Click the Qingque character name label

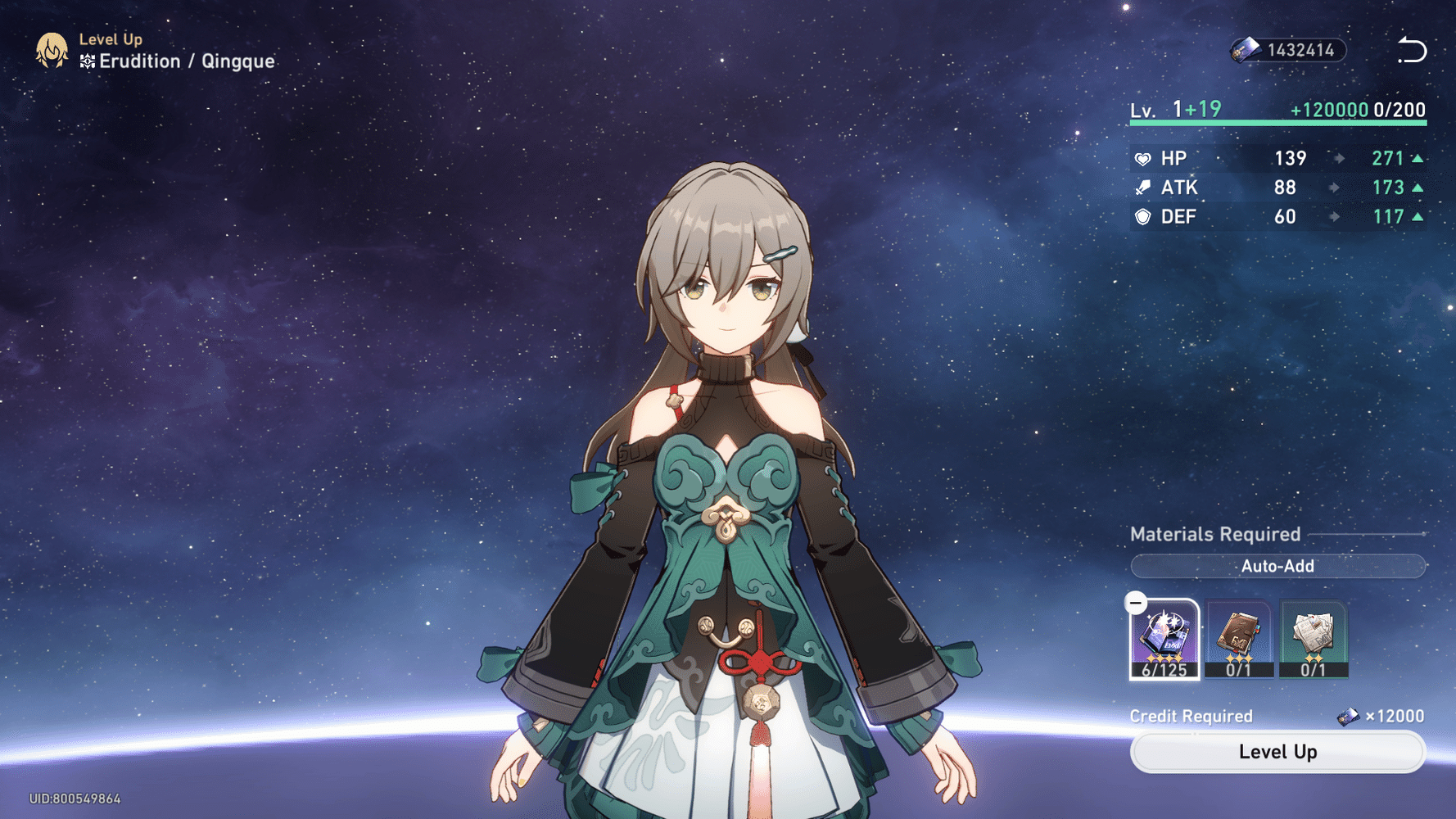[237, 61]
